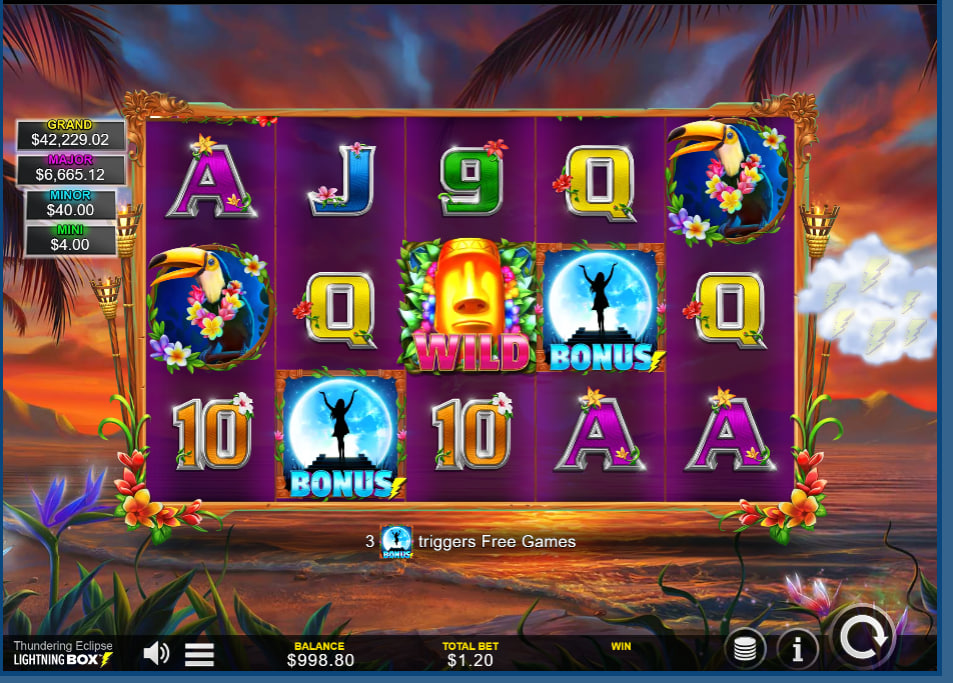
Task: Spin the reels with the circular arrow button
Action: click(x=863, y=636)
